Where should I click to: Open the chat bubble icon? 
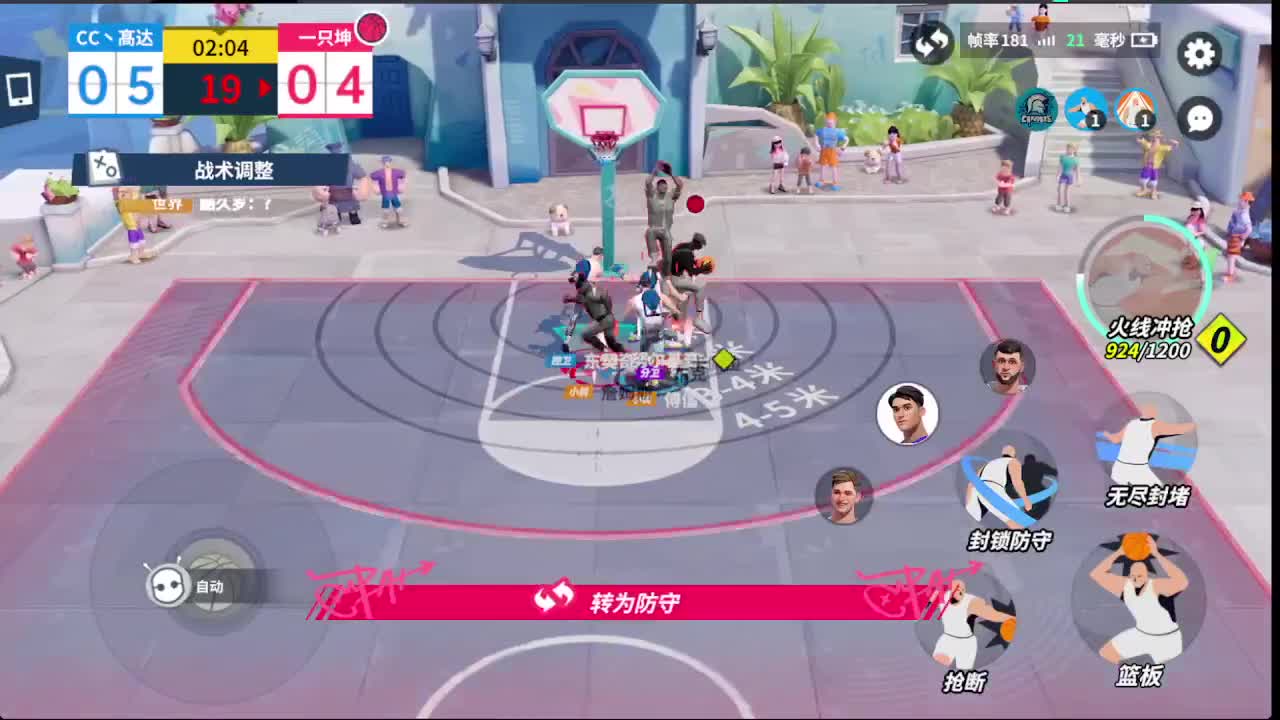[1199, 118]
